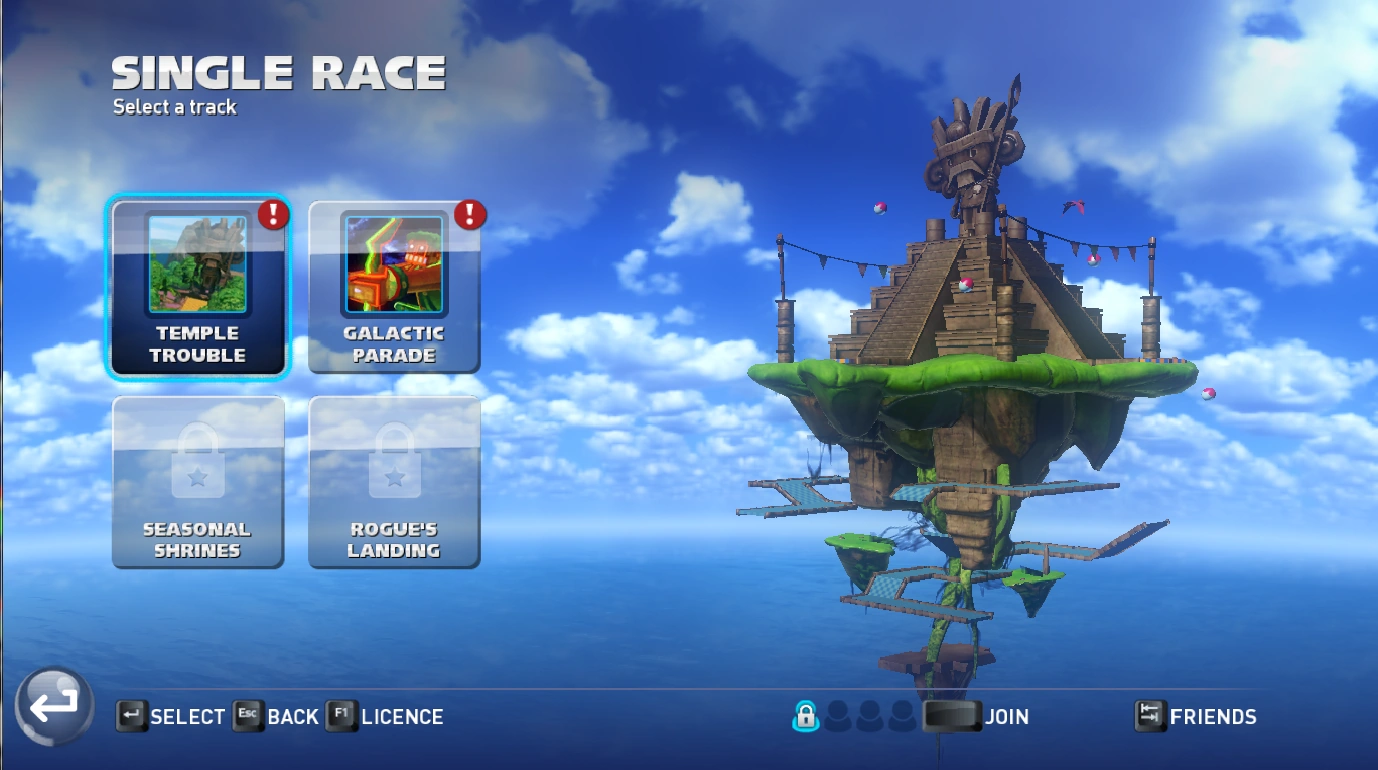Click the locked Seasonal Shrines tile

click(x=198, y=482)
